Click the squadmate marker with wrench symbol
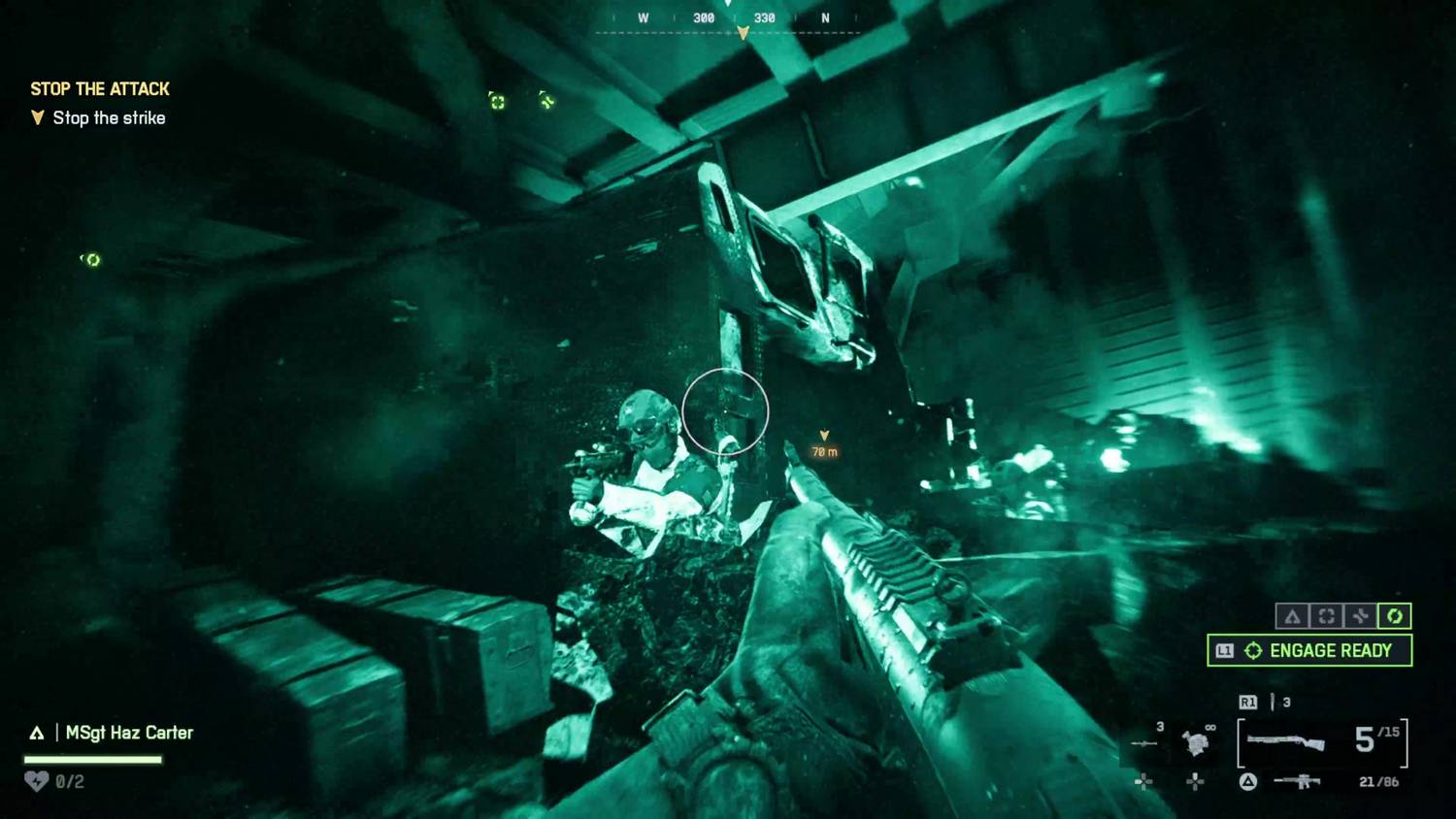 point(547,101)
